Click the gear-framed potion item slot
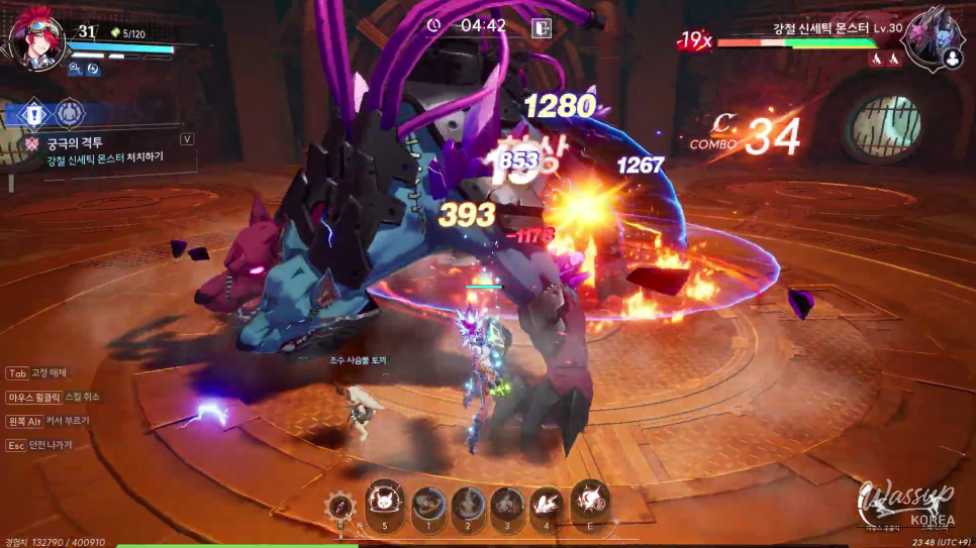 [x=341, y=507]
